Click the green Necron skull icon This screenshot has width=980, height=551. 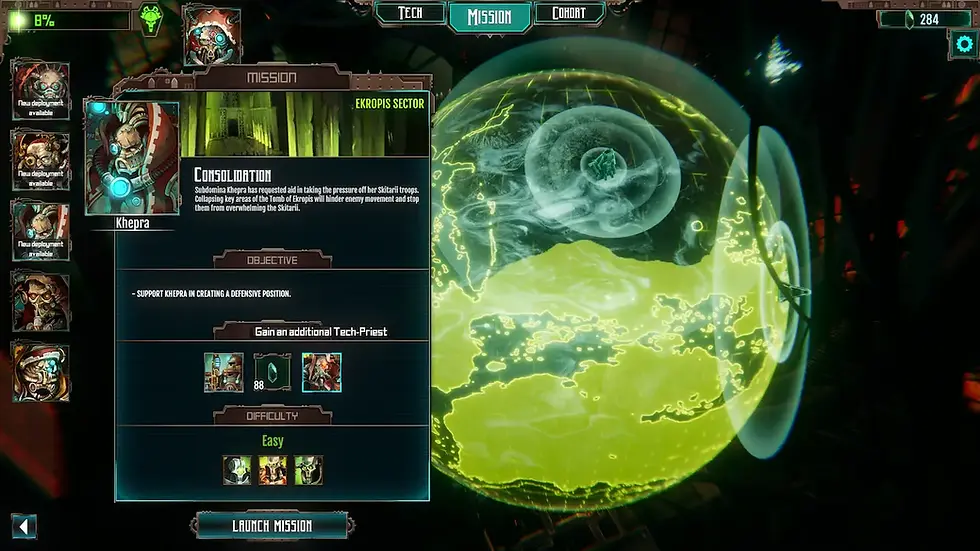point(152,19)
